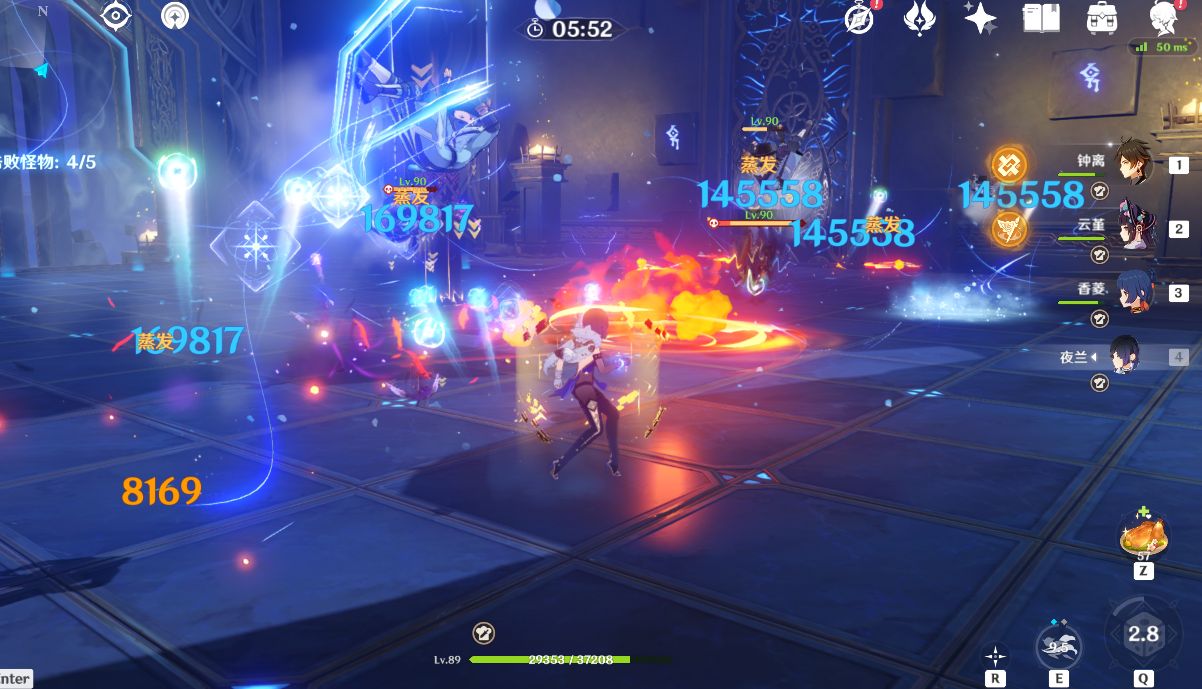1202x689 pixels.
Task: Activate the Elemental Skill icon
Action: pyautogui.click(x=1057, y=643)
